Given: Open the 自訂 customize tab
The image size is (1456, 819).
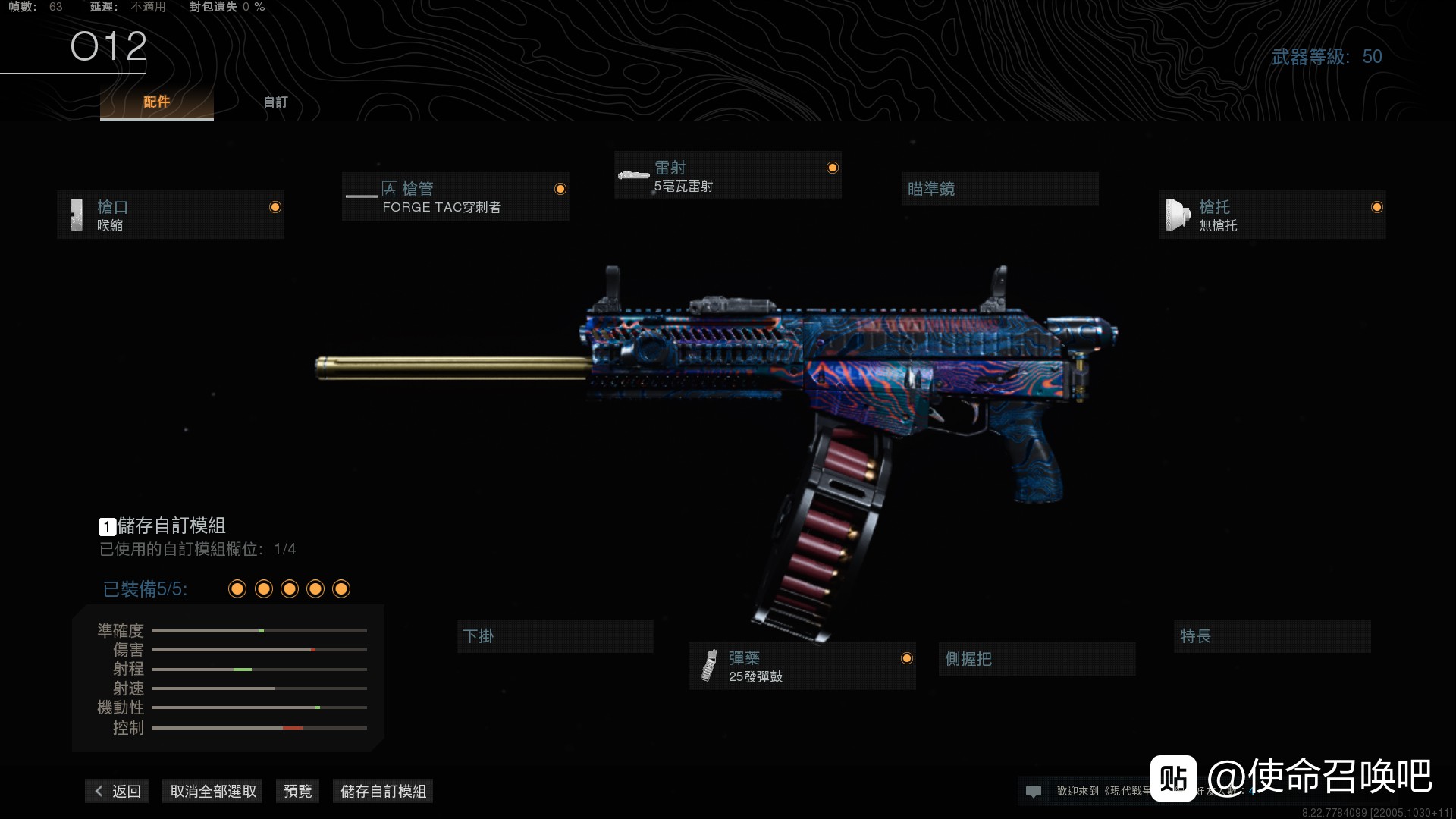Looking at the screenshot, I should 275,102.
